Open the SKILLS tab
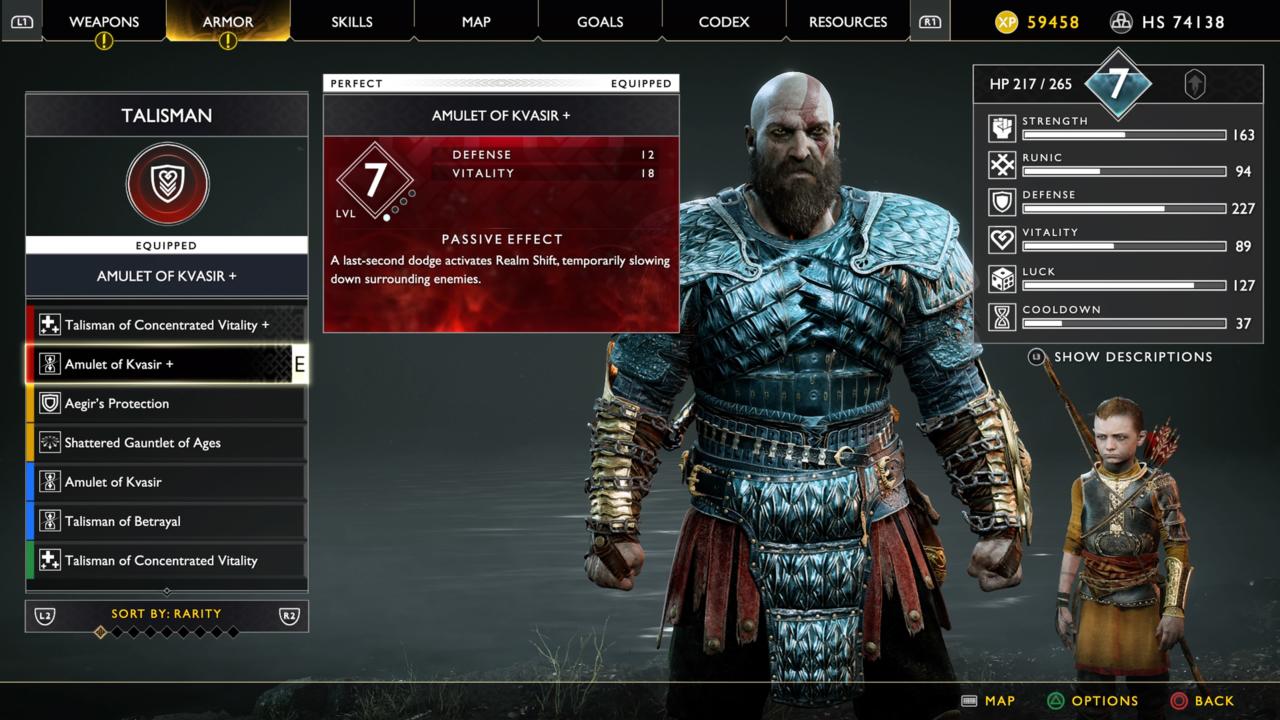Image resolution: width=1280 pixels, height=720 pixels. 351,21
